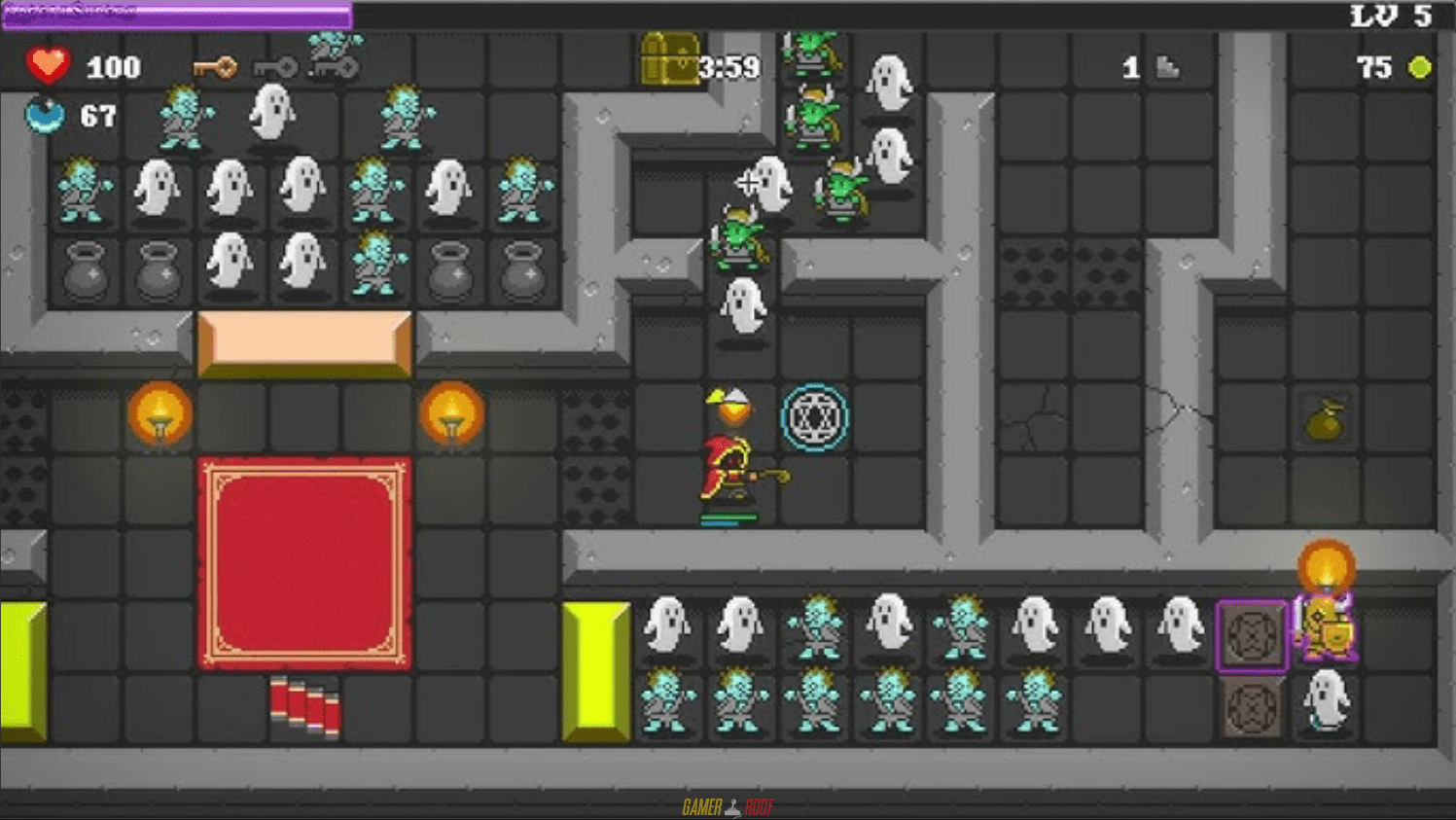This screenshot has width=1456, height=820.
Task: Click the boot icon next to the 1 counter
Action: click(1167, 67)
